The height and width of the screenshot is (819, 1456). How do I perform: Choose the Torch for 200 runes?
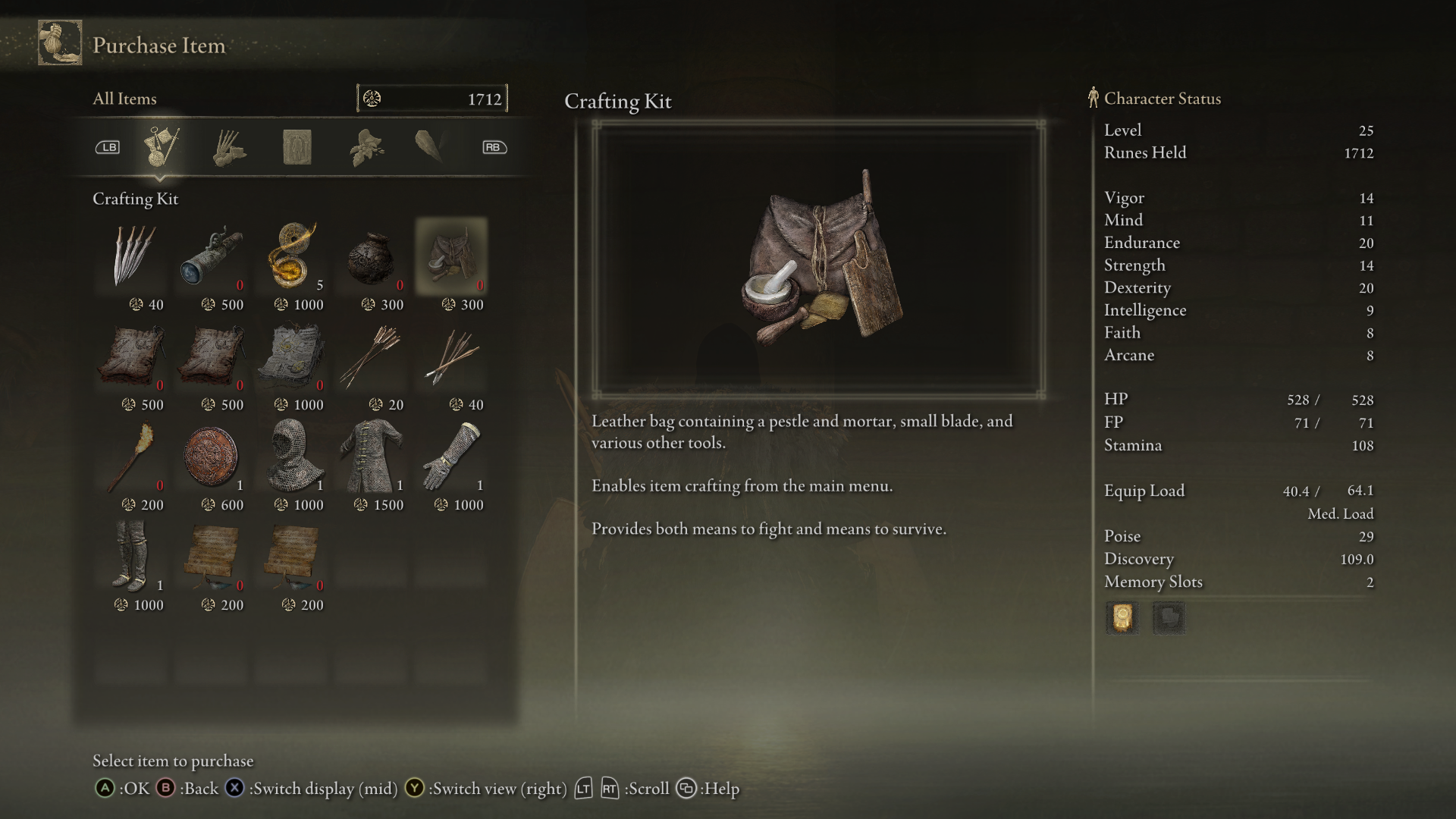click(132, 457)
